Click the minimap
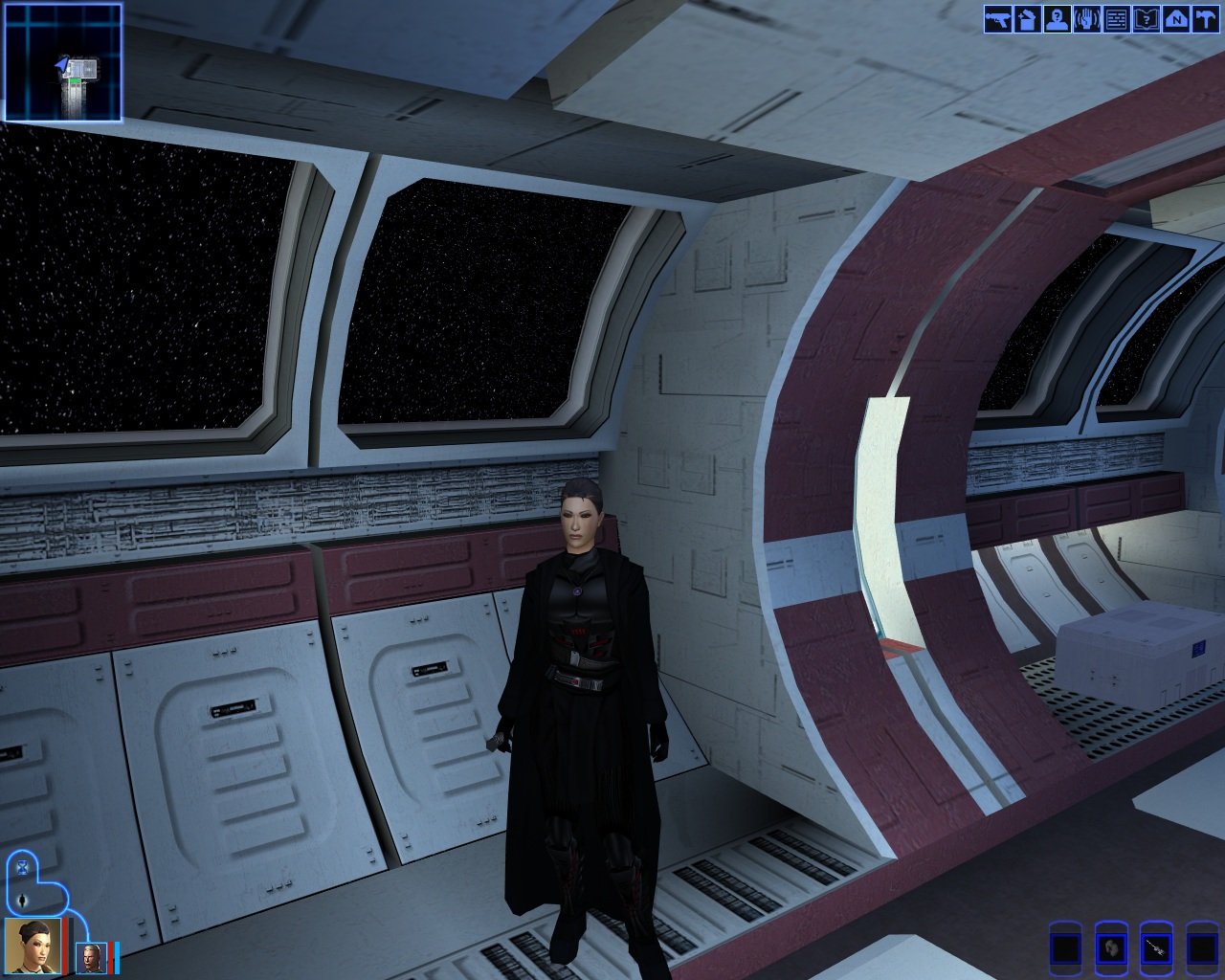The image size is (1225, 980). 63,62
